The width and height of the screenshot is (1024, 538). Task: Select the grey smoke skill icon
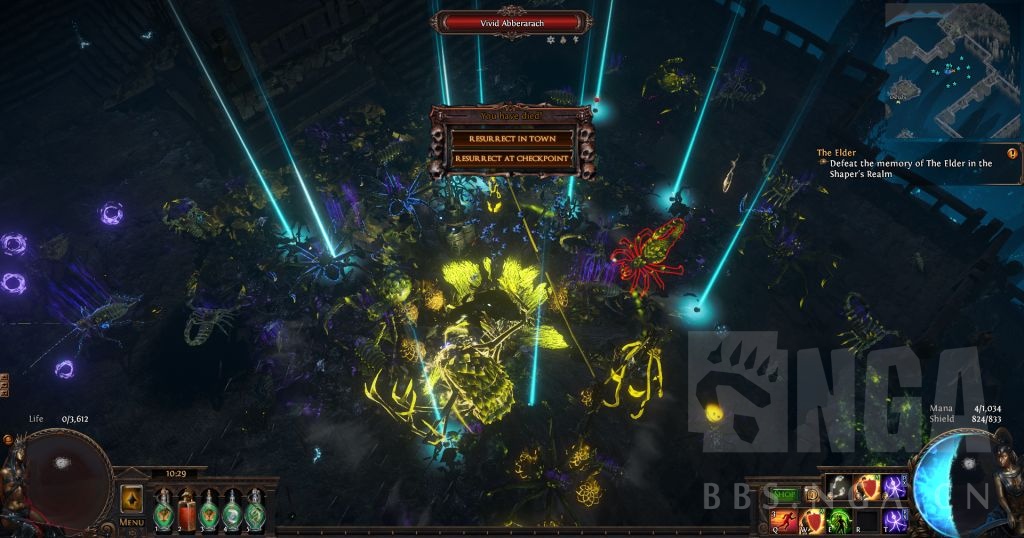pyautogui.click(x=838, y=488)
